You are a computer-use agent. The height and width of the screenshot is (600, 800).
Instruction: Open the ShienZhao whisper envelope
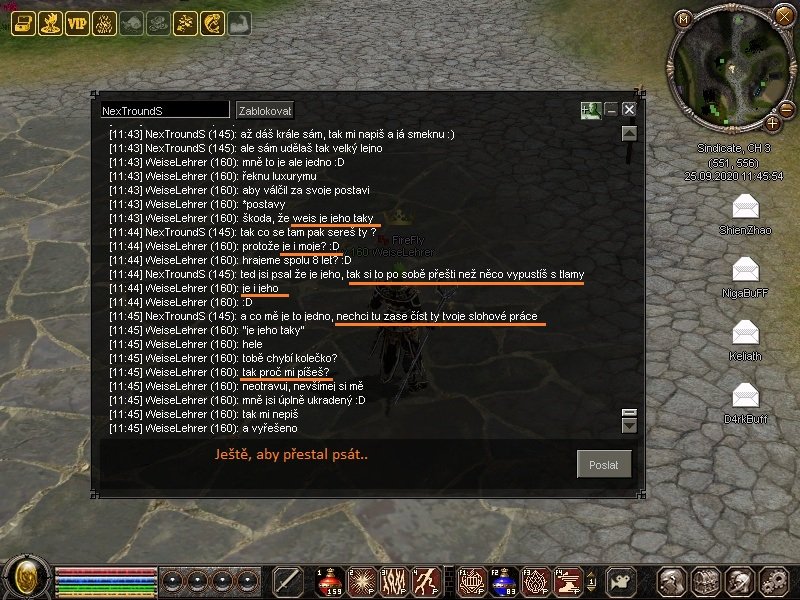pyautogui.click(x=746, y=207)
